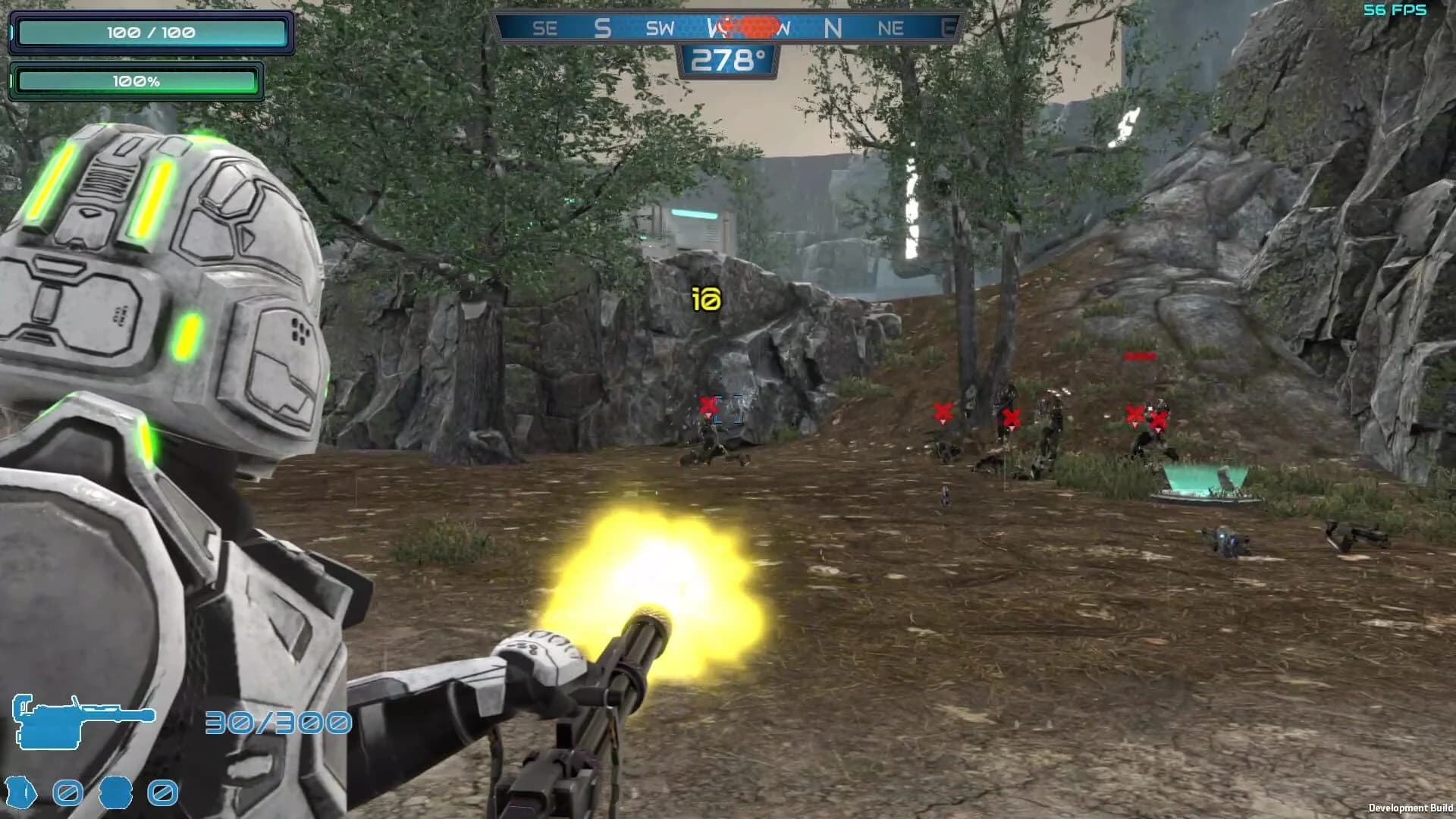Image resolution: width=1456 pixels, height=819 pixels.
Task: Click the red X marker near the rock
Action: [x=709, y=405]
